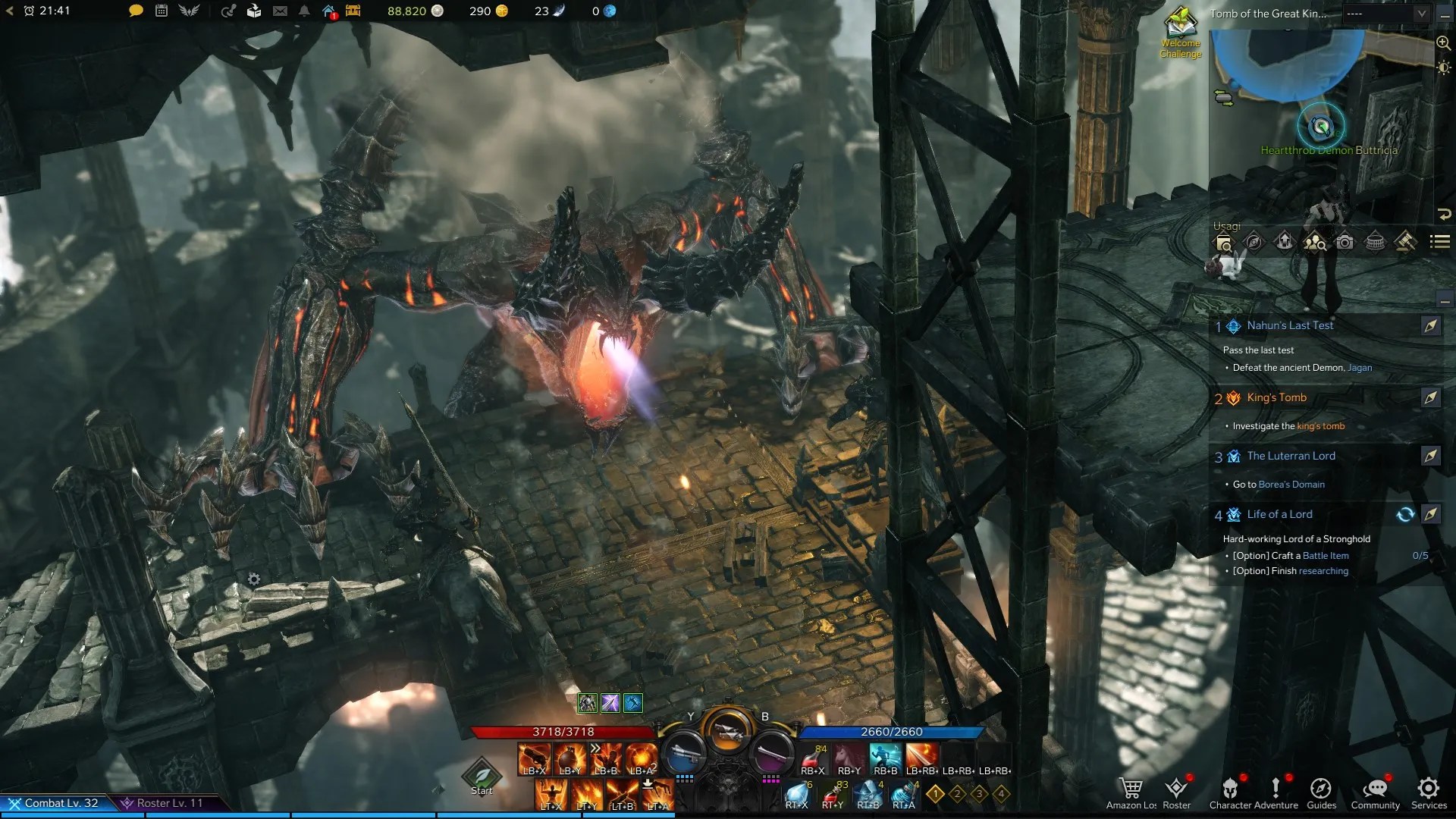This screenshot has width=1456, height=819.
Task: Open the storage chest icon in top bar
Action: tap(353, 11)
